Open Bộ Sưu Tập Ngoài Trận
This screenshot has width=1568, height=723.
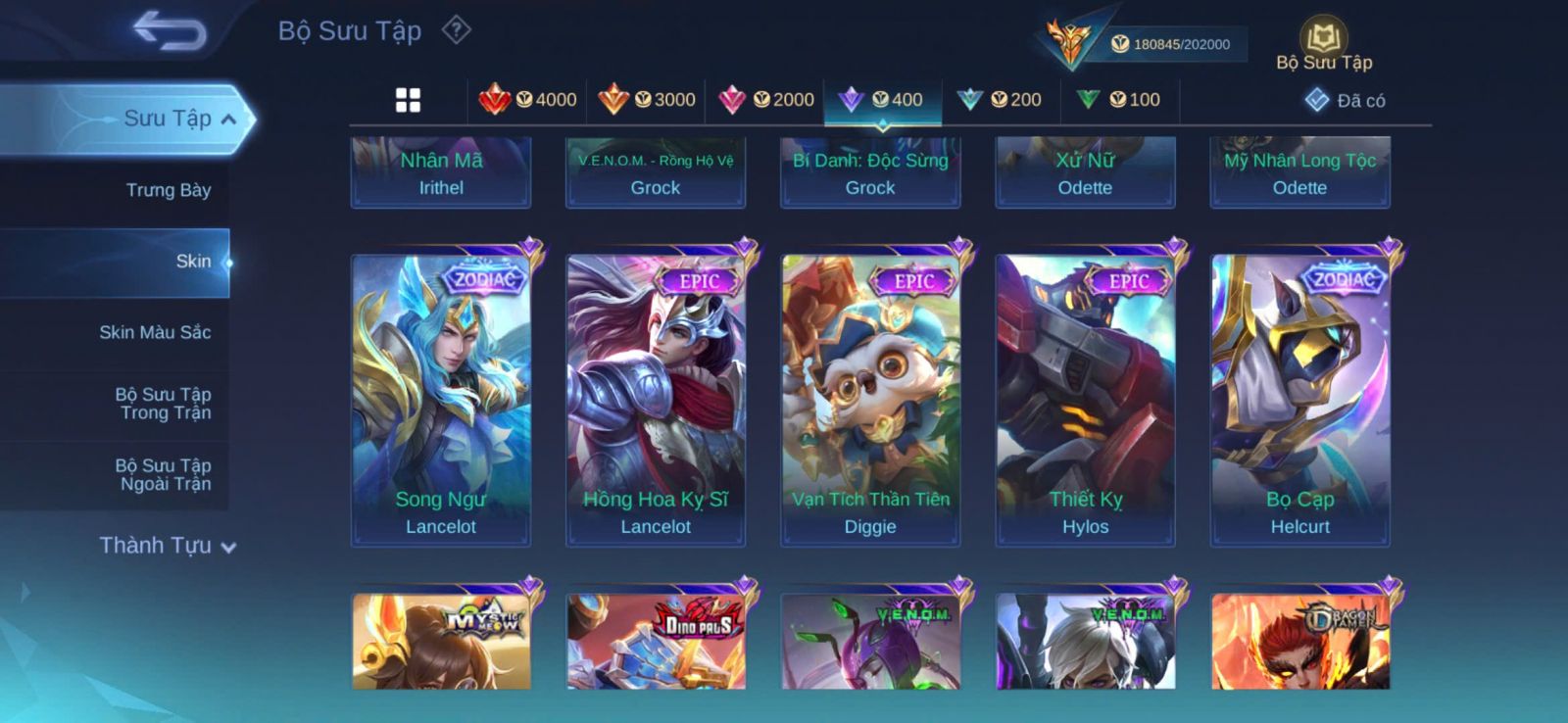pos(164,475)
